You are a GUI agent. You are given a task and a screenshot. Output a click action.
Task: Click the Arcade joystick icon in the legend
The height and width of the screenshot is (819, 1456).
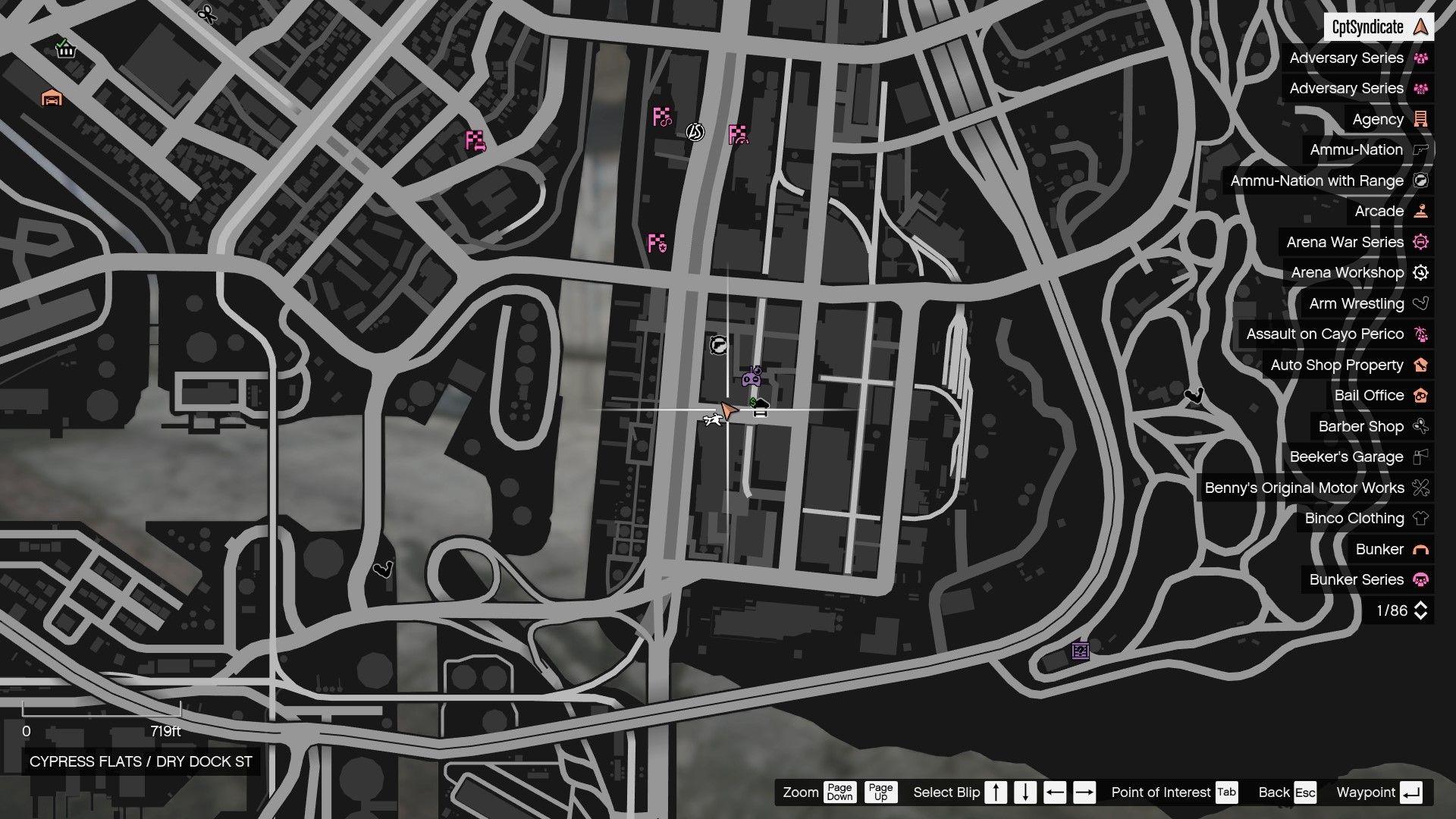click(x=1420, y=211)
